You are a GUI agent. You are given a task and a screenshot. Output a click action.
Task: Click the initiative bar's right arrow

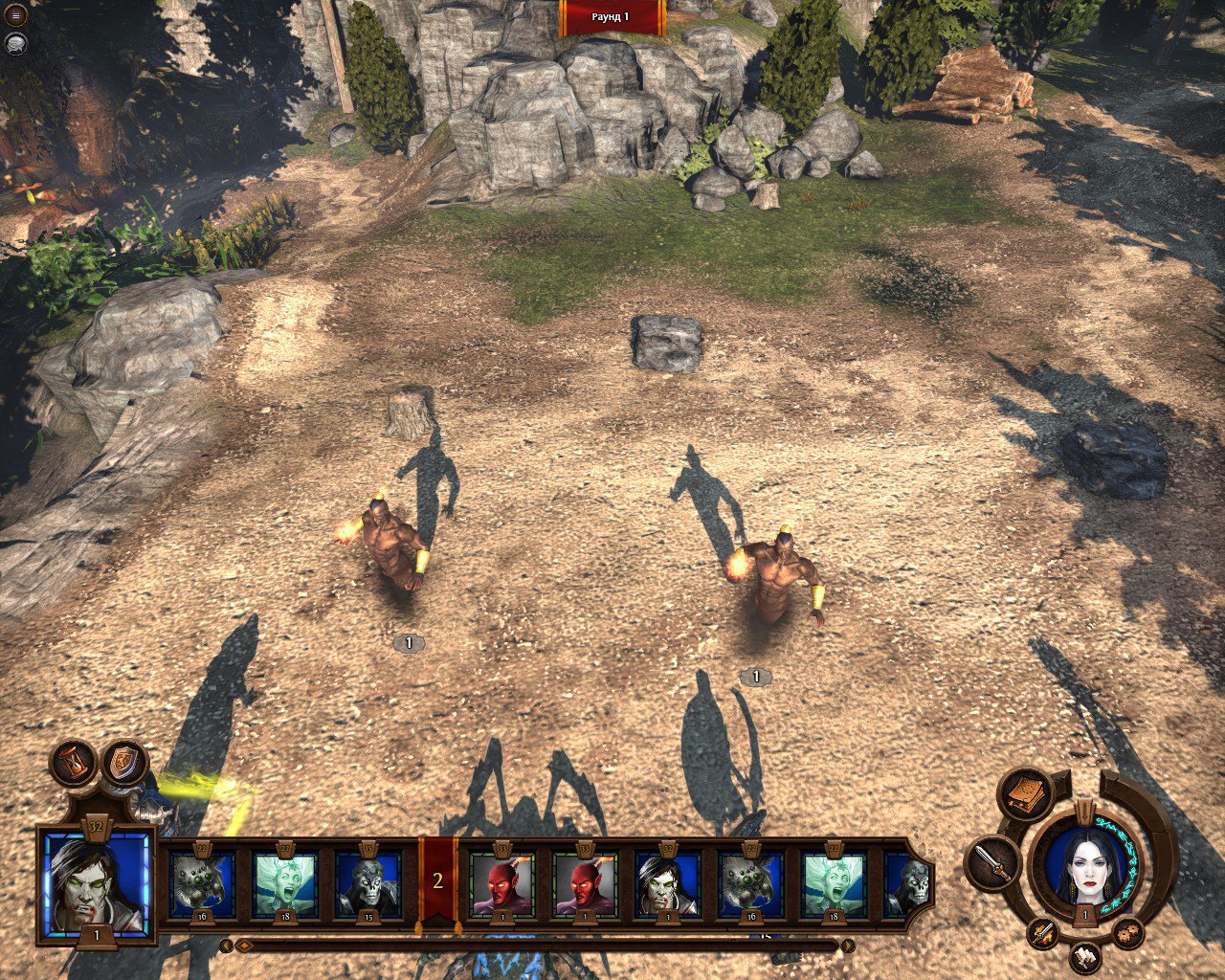click(x=847, y=946)
